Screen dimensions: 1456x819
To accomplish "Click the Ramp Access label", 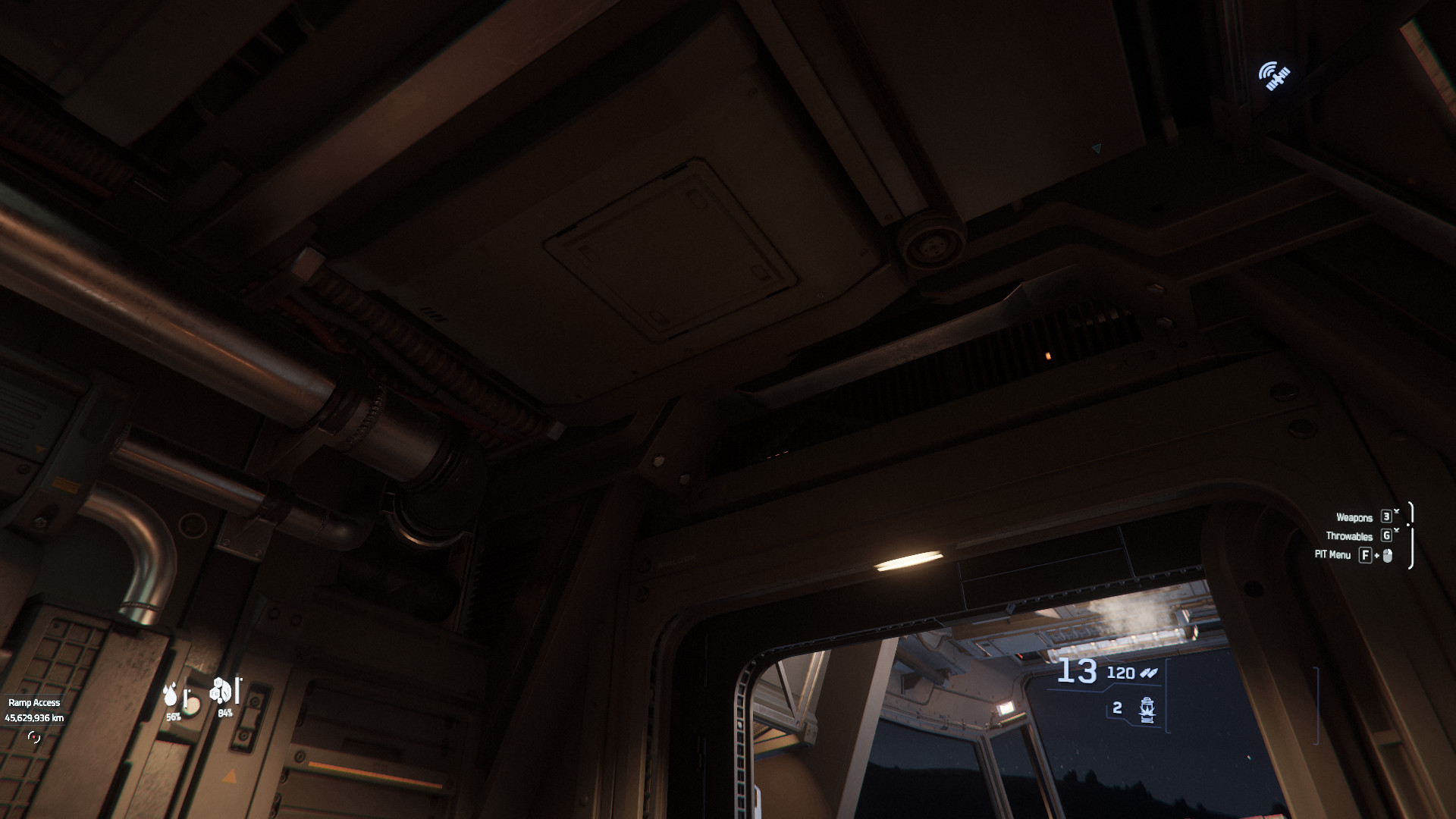I will (x=34, y=703).
